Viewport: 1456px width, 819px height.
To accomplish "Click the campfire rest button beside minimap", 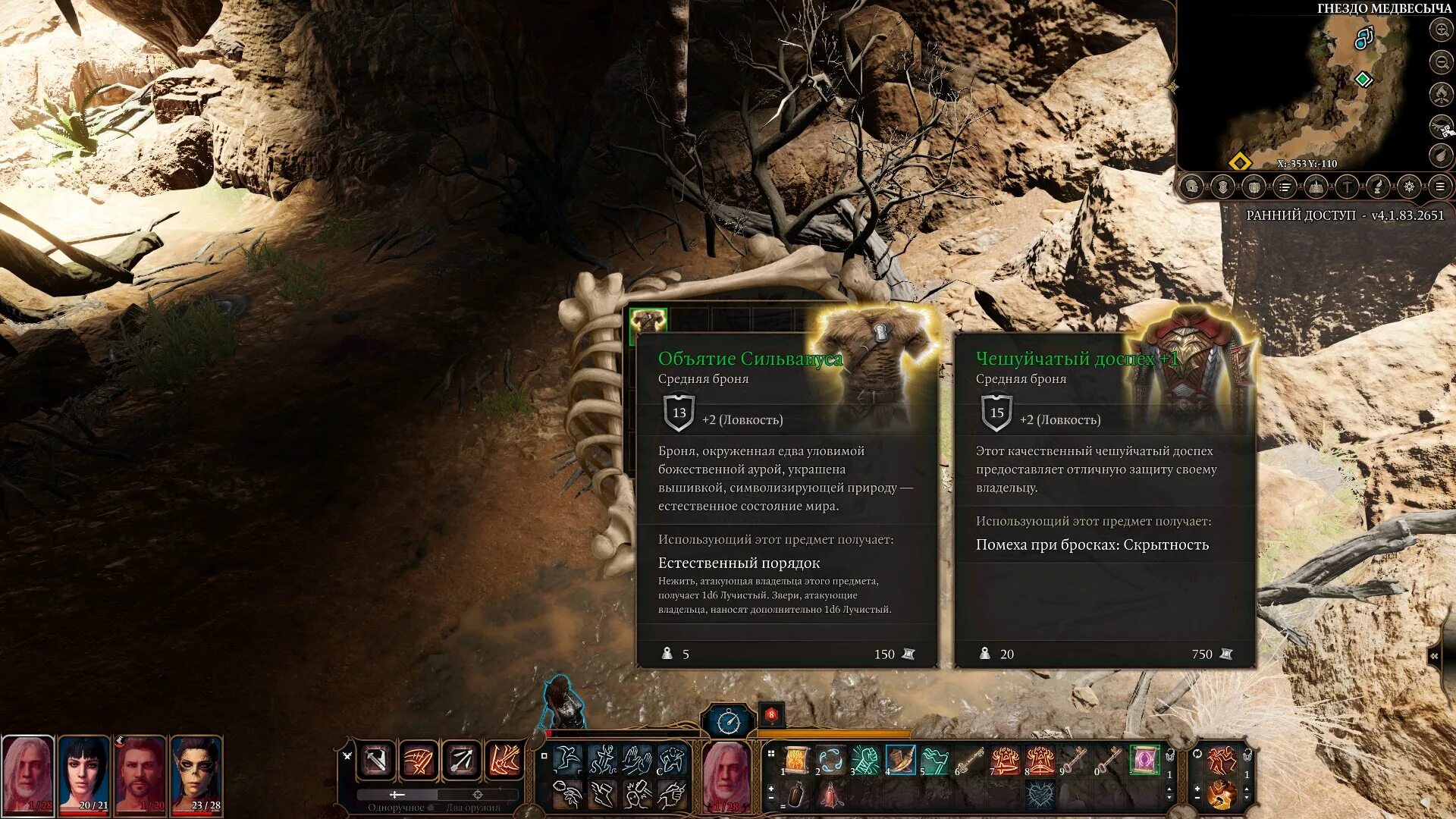I will (1441, 94).
